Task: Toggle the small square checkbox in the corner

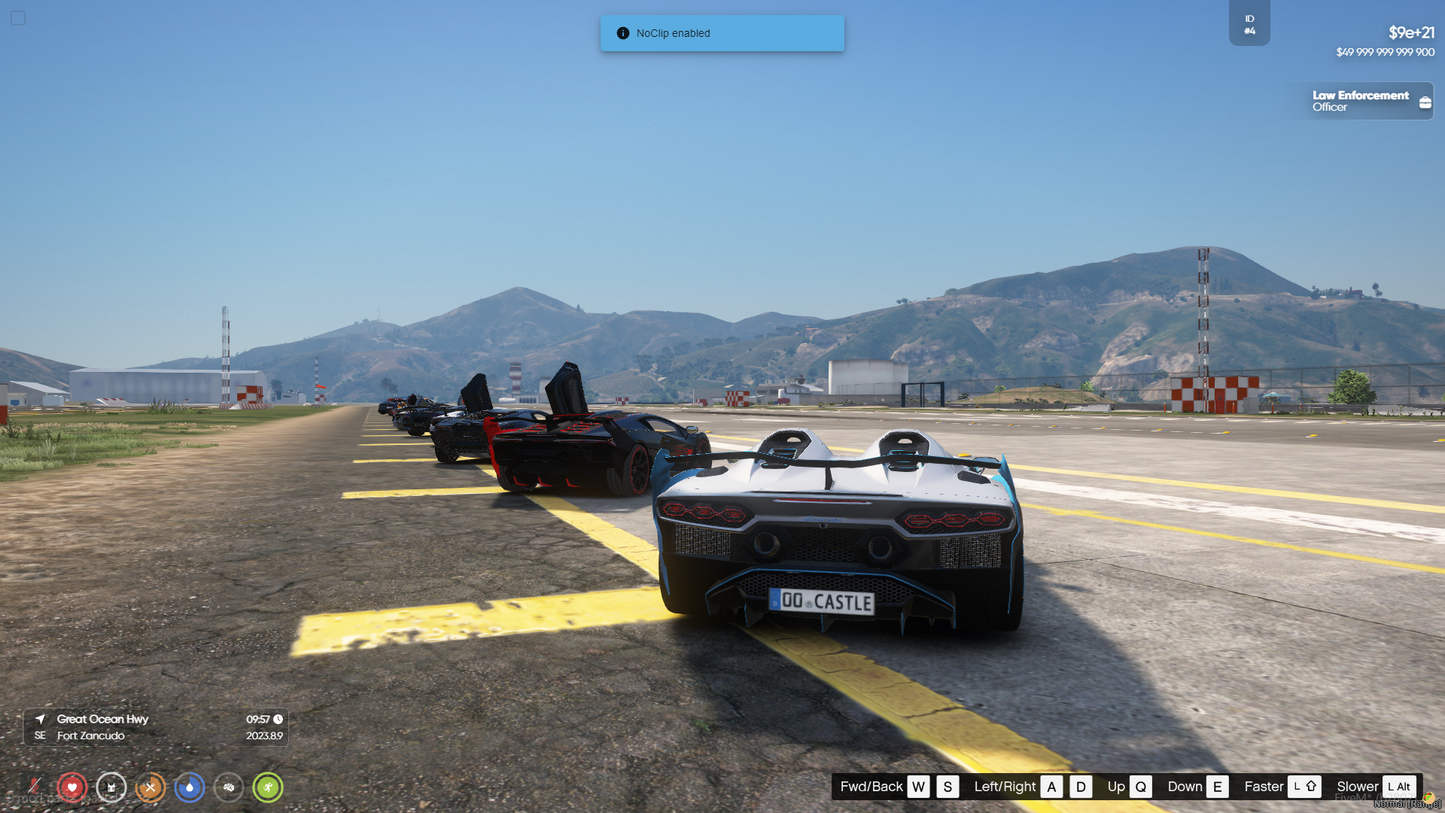Action: 18,18
